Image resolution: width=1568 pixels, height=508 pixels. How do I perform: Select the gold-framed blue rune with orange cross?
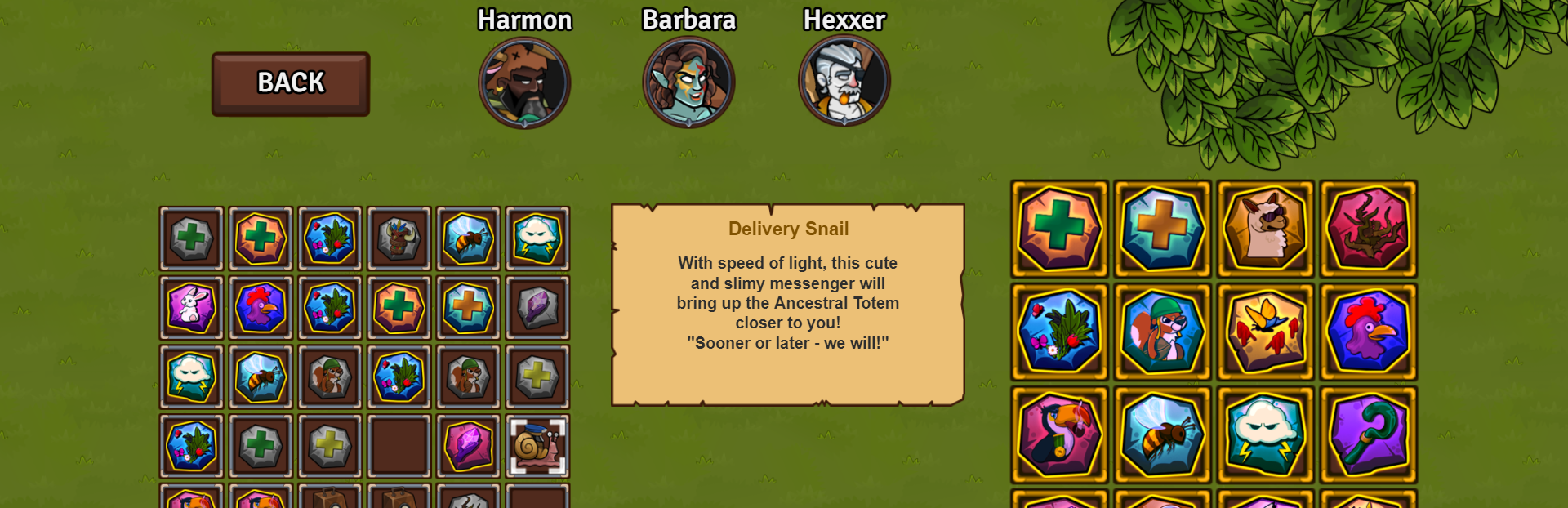[x=1162, y=229]
